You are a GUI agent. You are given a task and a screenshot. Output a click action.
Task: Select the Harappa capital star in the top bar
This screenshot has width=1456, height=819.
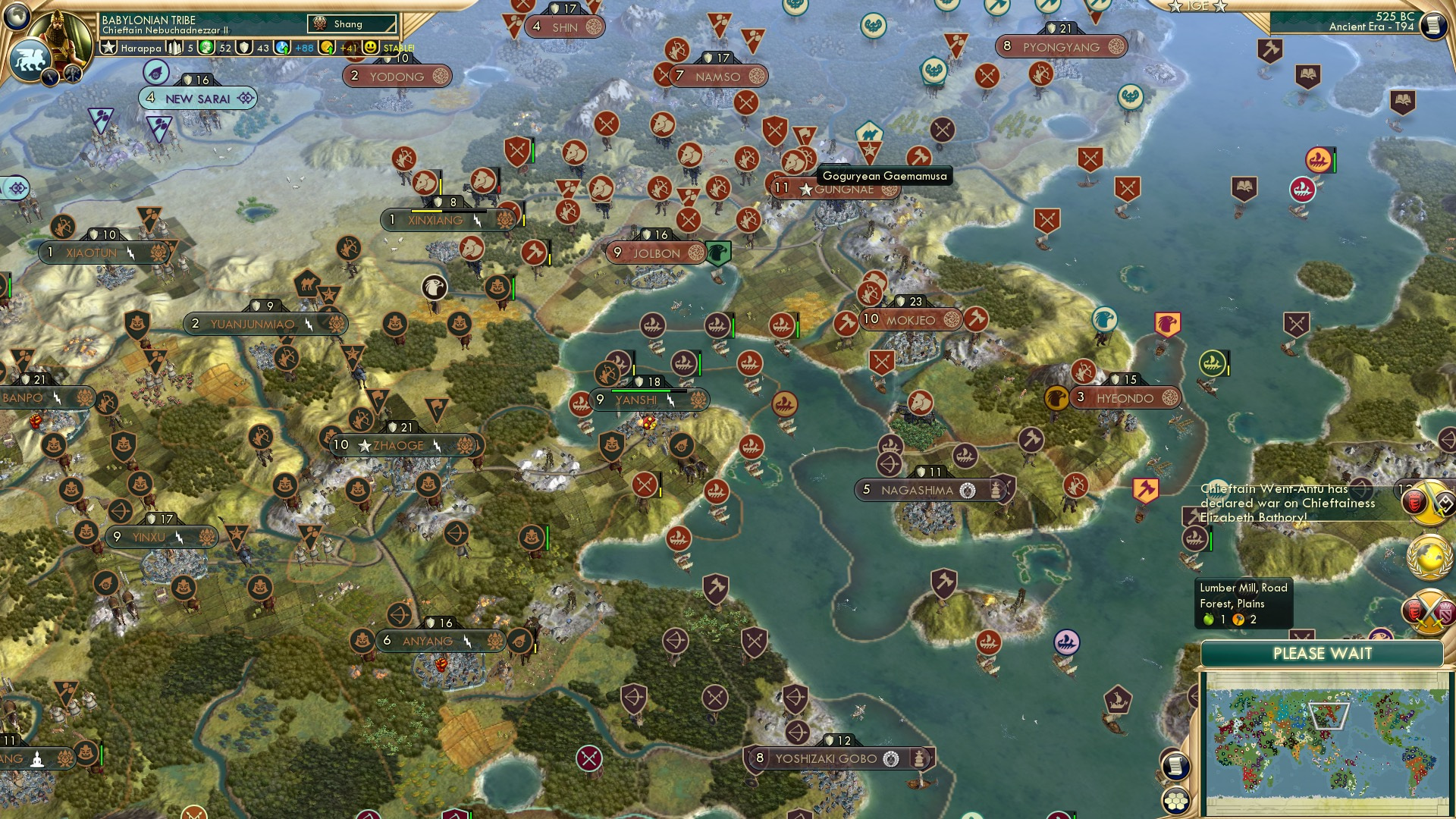(x=108, y=47)
